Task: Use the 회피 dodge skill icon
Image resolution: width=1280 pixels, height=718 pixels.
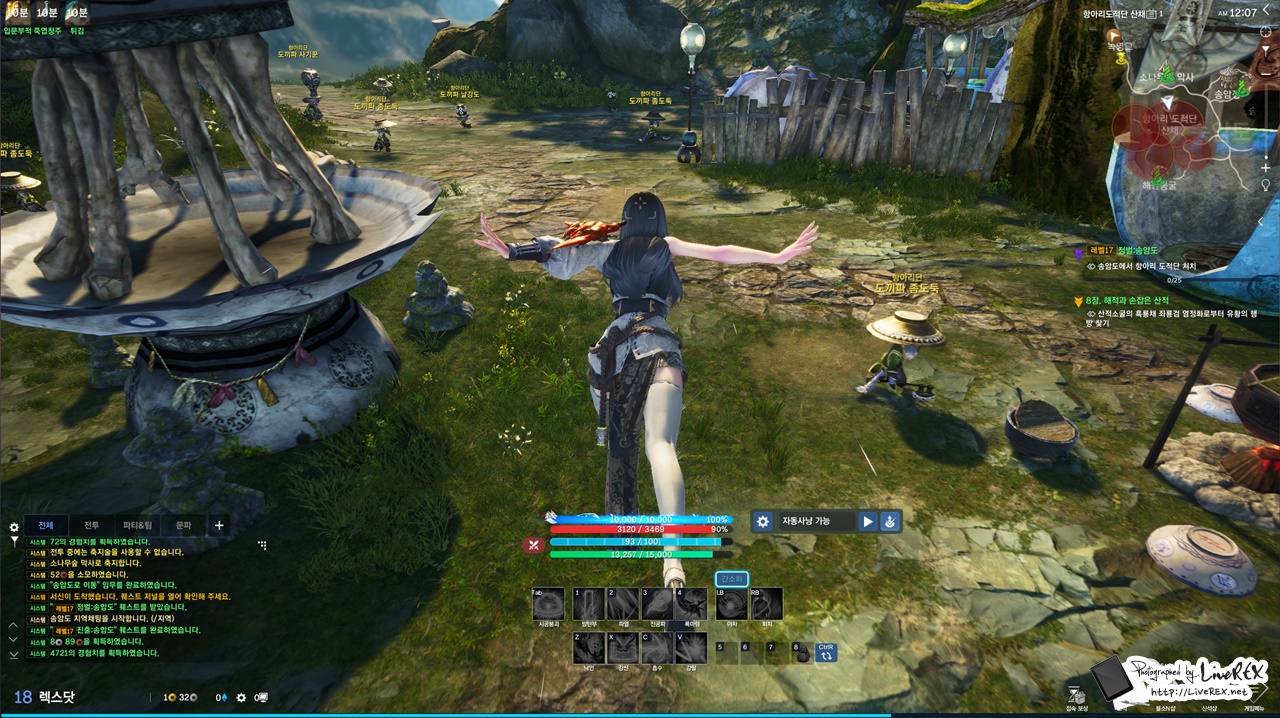Action: coord(766,604)
